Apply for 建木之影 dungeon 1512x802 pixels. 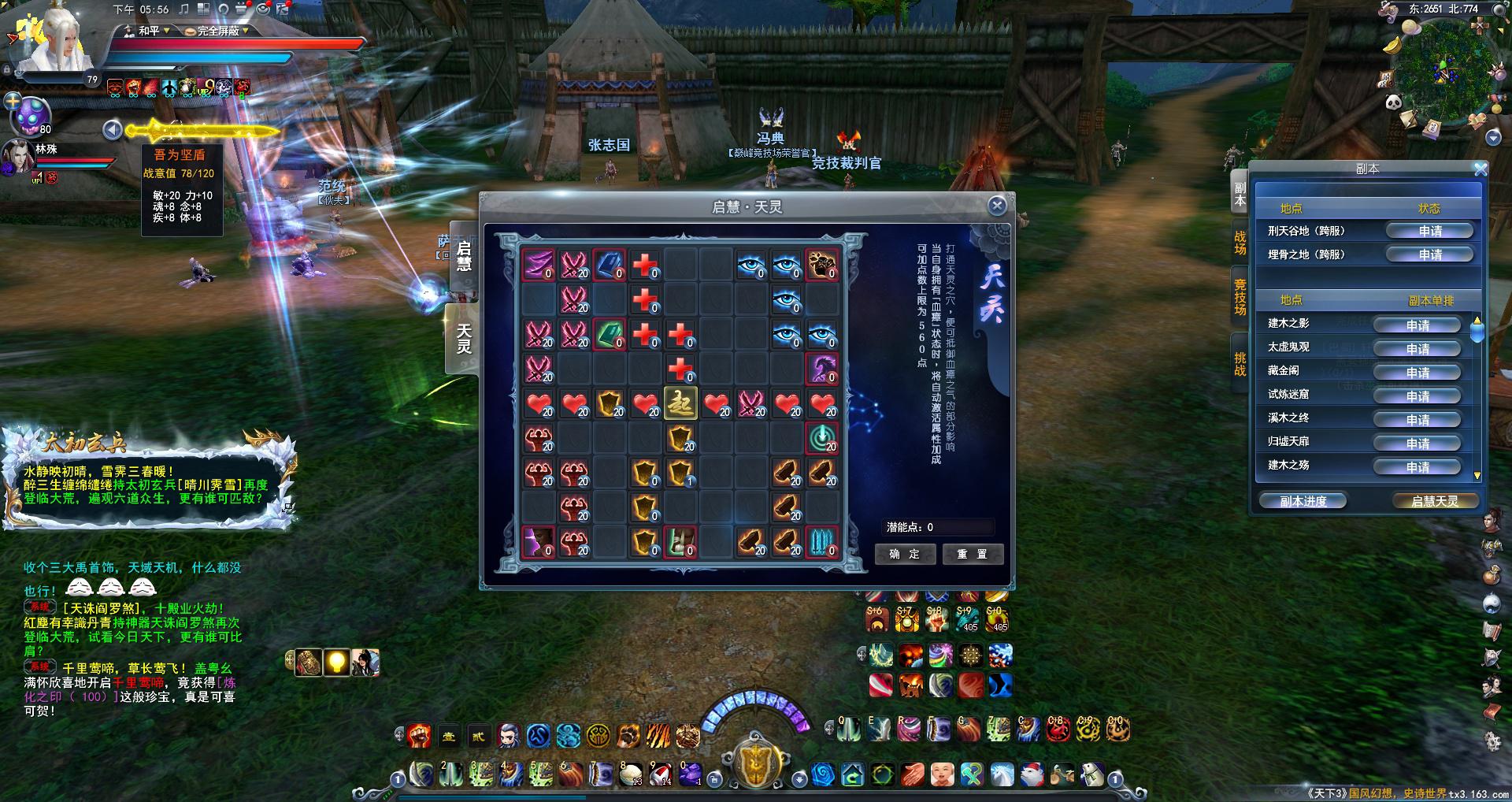click(1417, 325)
